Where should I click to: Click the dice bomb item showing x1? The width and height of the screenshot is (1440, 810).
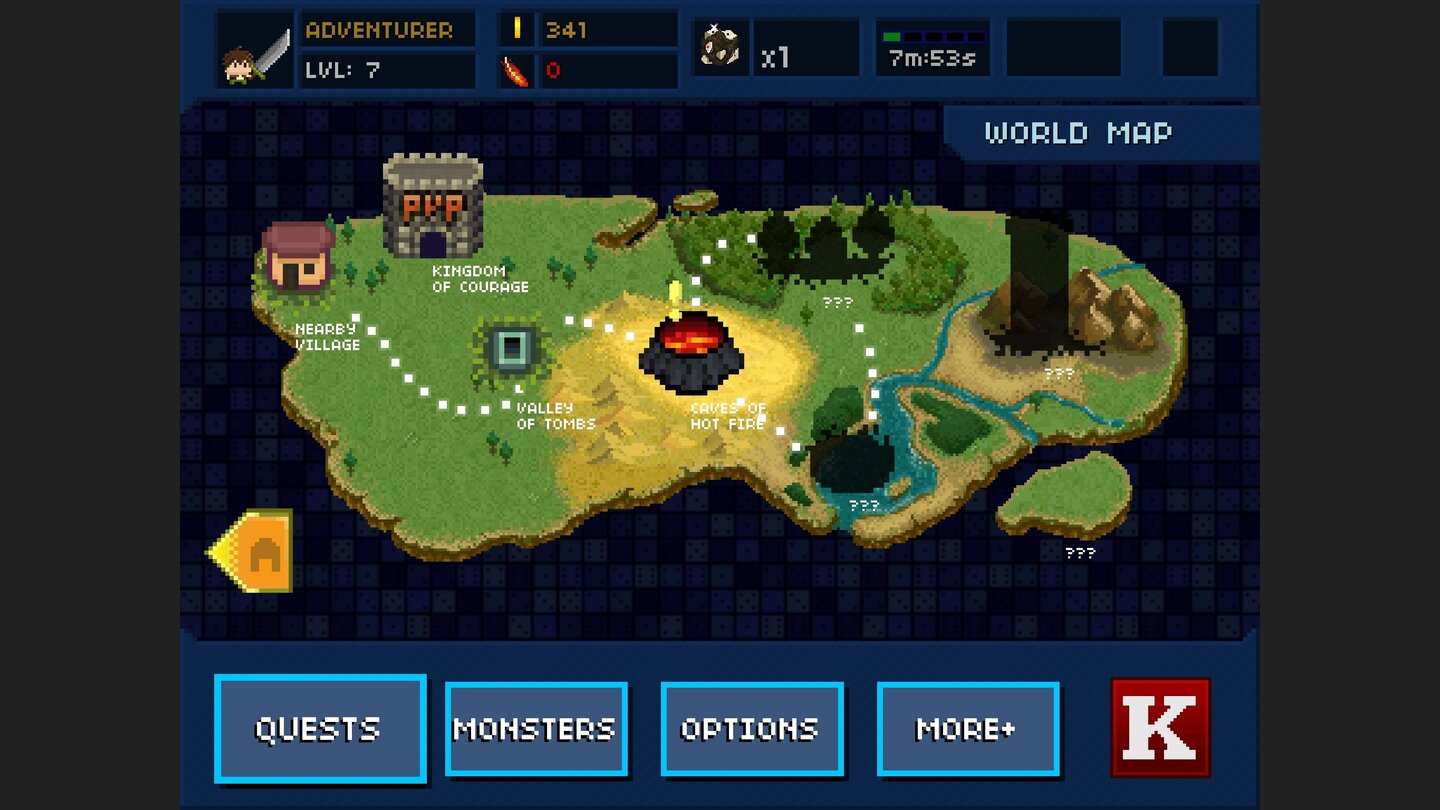(722, 47)
